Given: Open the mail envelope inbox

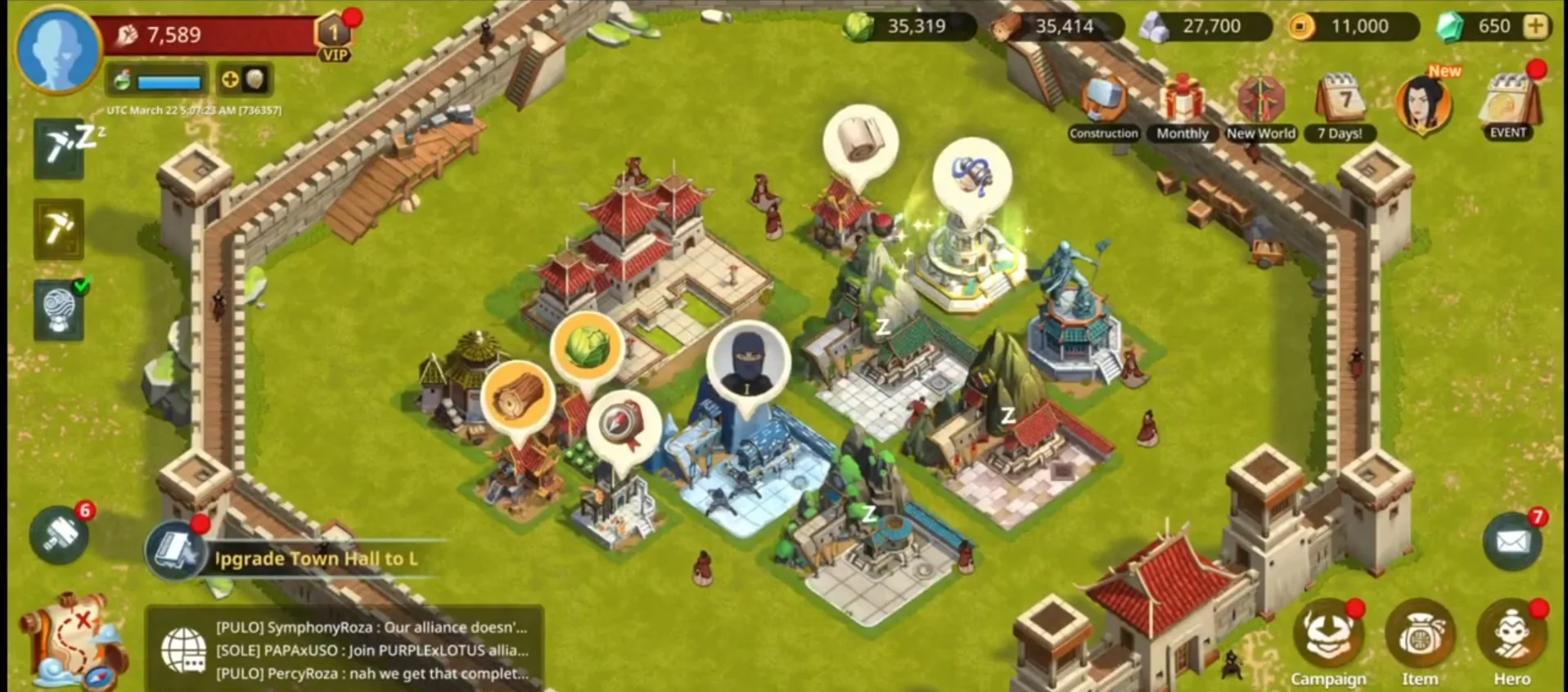Looking at the screenshot, I should (x=1511, y=541).
